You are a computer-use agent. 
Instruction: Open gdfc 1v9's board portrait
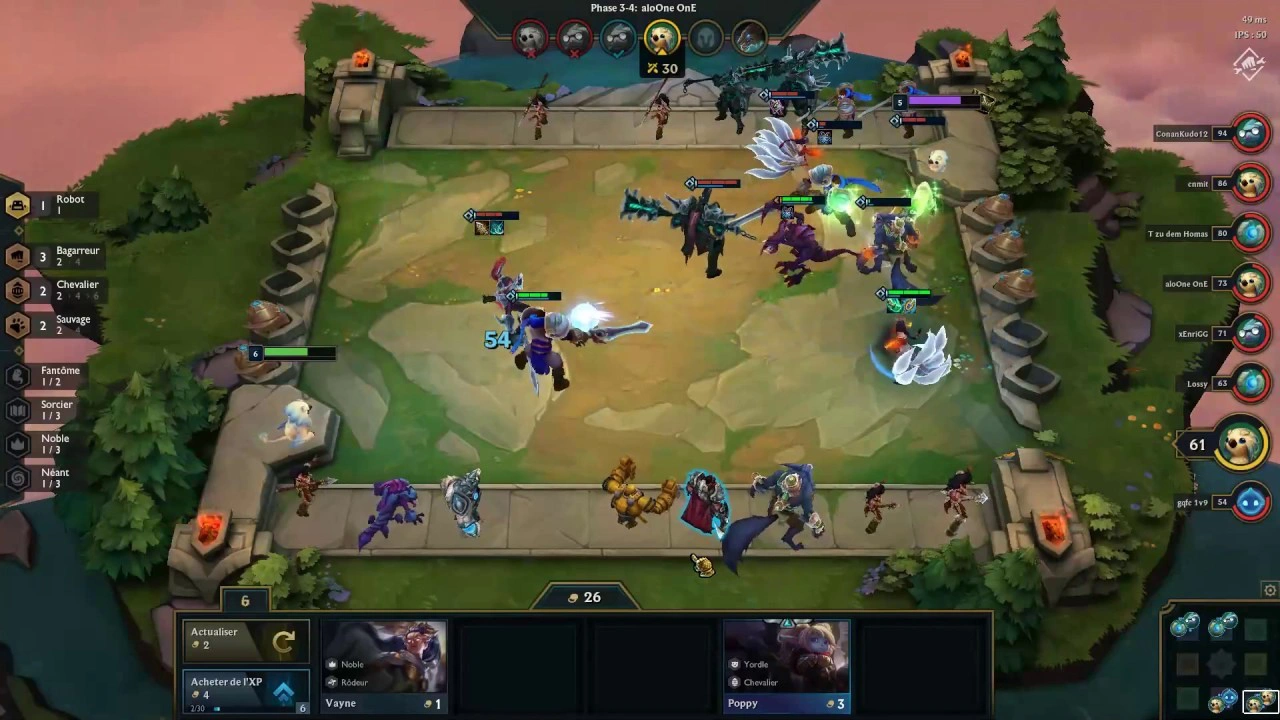click(1250, 502)
